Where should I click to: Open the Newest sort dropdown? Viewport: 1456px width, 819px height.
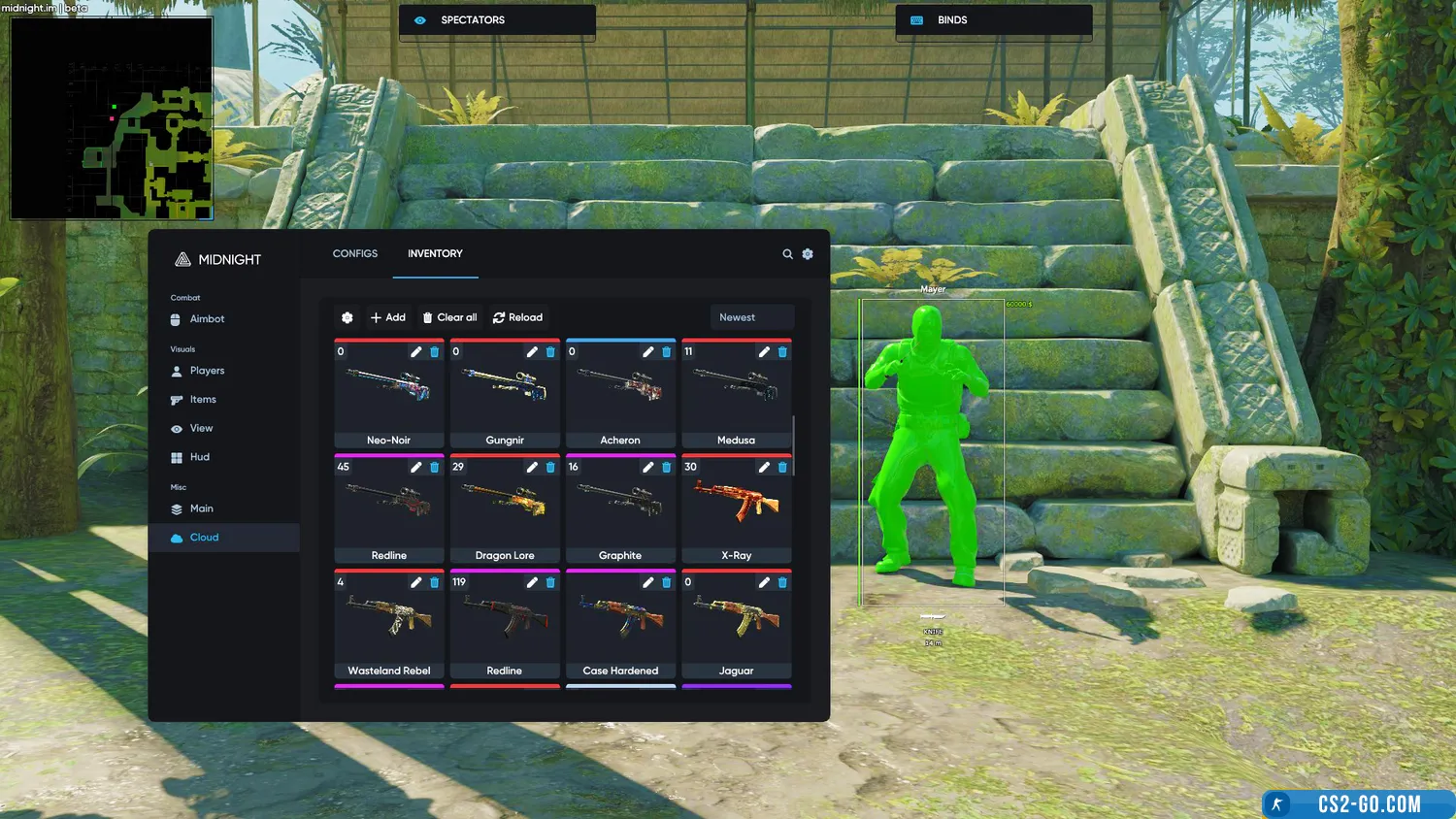pos(751,317)
